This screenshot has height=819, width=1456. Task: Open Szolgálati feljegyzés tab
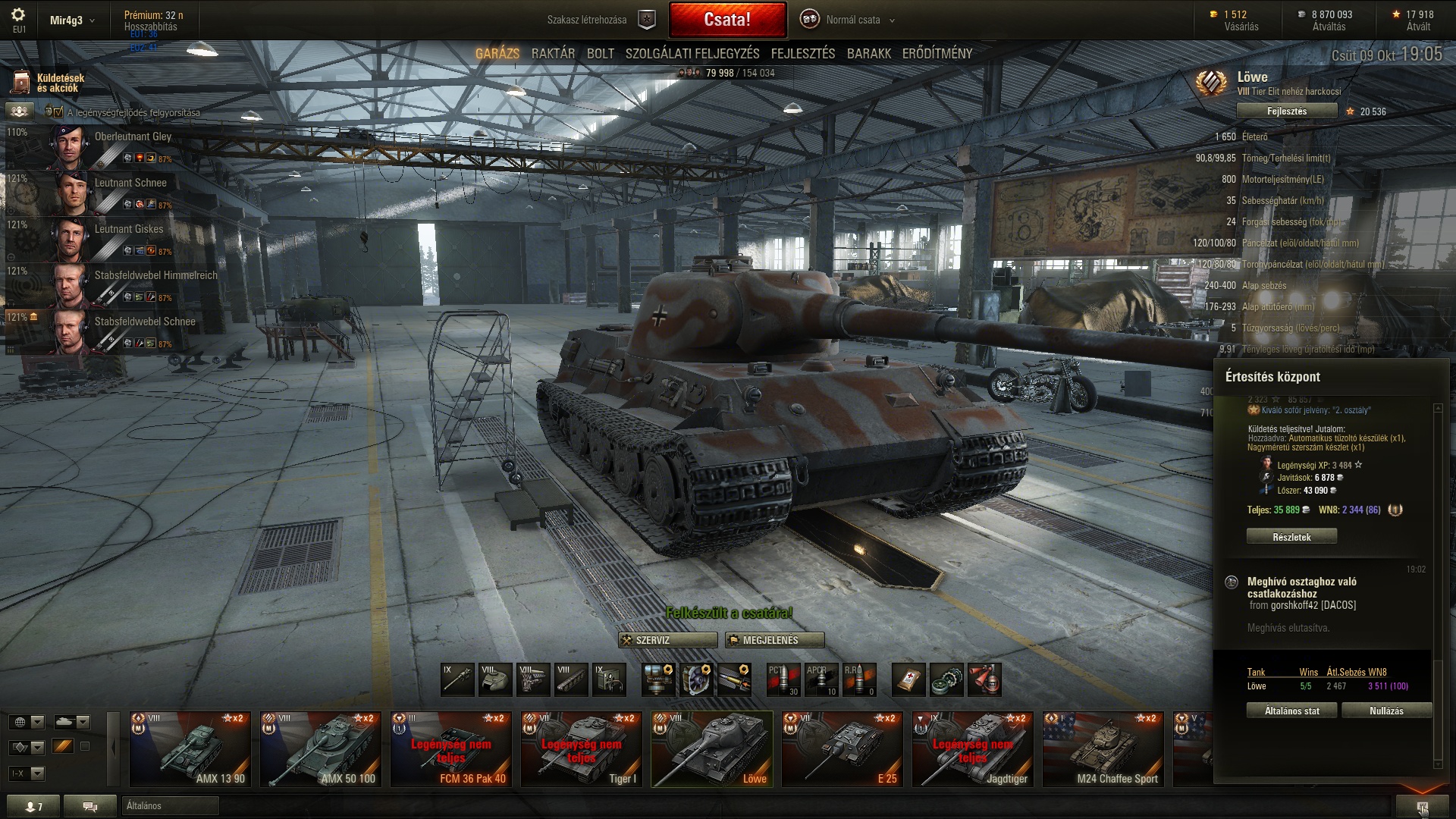pyautogui.click(x=692, y=54)
